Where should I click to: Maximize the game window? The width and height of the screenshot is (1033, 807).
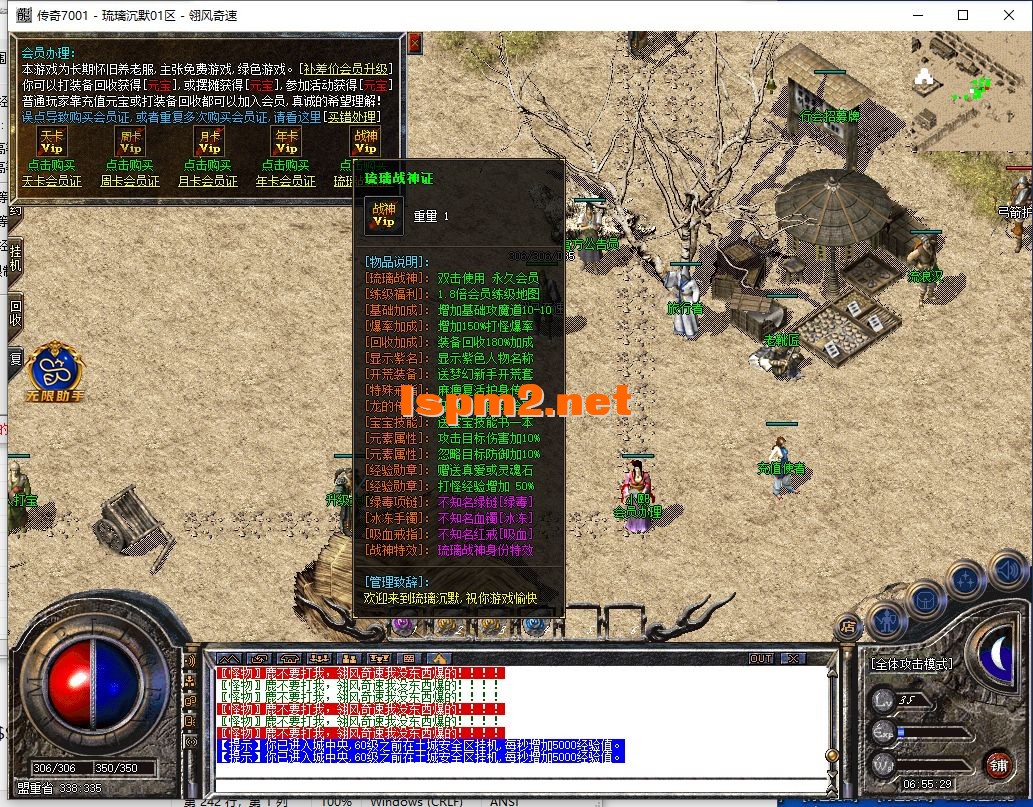coord(963,15)
